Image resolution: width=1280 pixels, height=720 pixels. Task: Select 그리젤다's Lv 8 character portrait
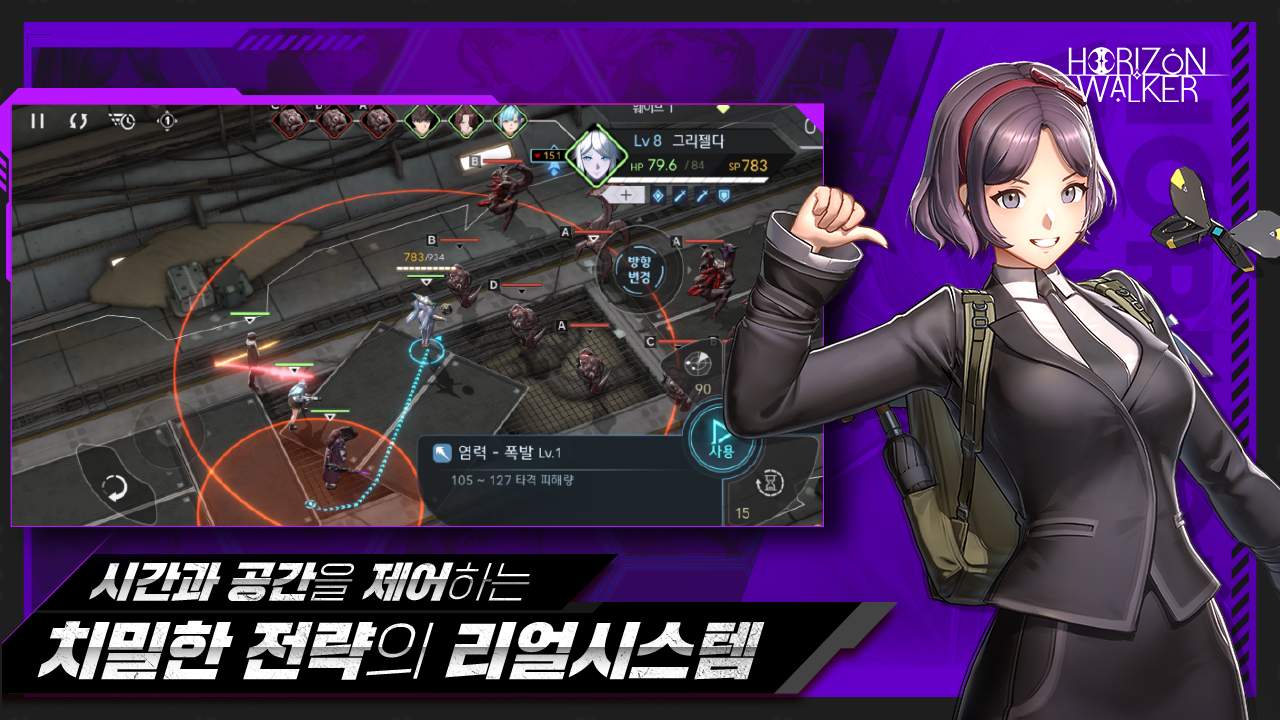(597, 157)
